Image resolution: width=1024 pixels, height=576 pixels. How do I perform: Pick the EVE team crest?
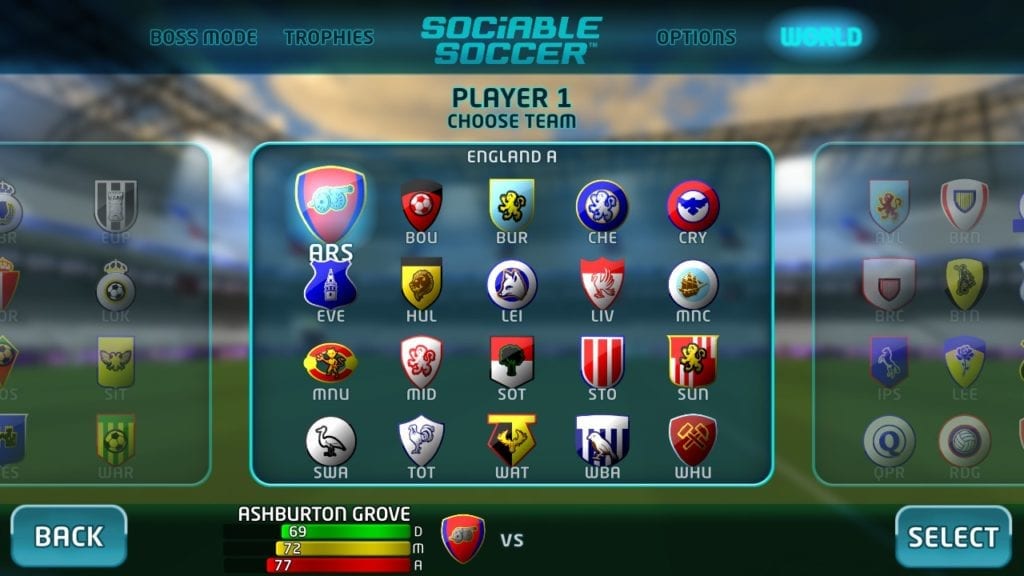[330, 284]
